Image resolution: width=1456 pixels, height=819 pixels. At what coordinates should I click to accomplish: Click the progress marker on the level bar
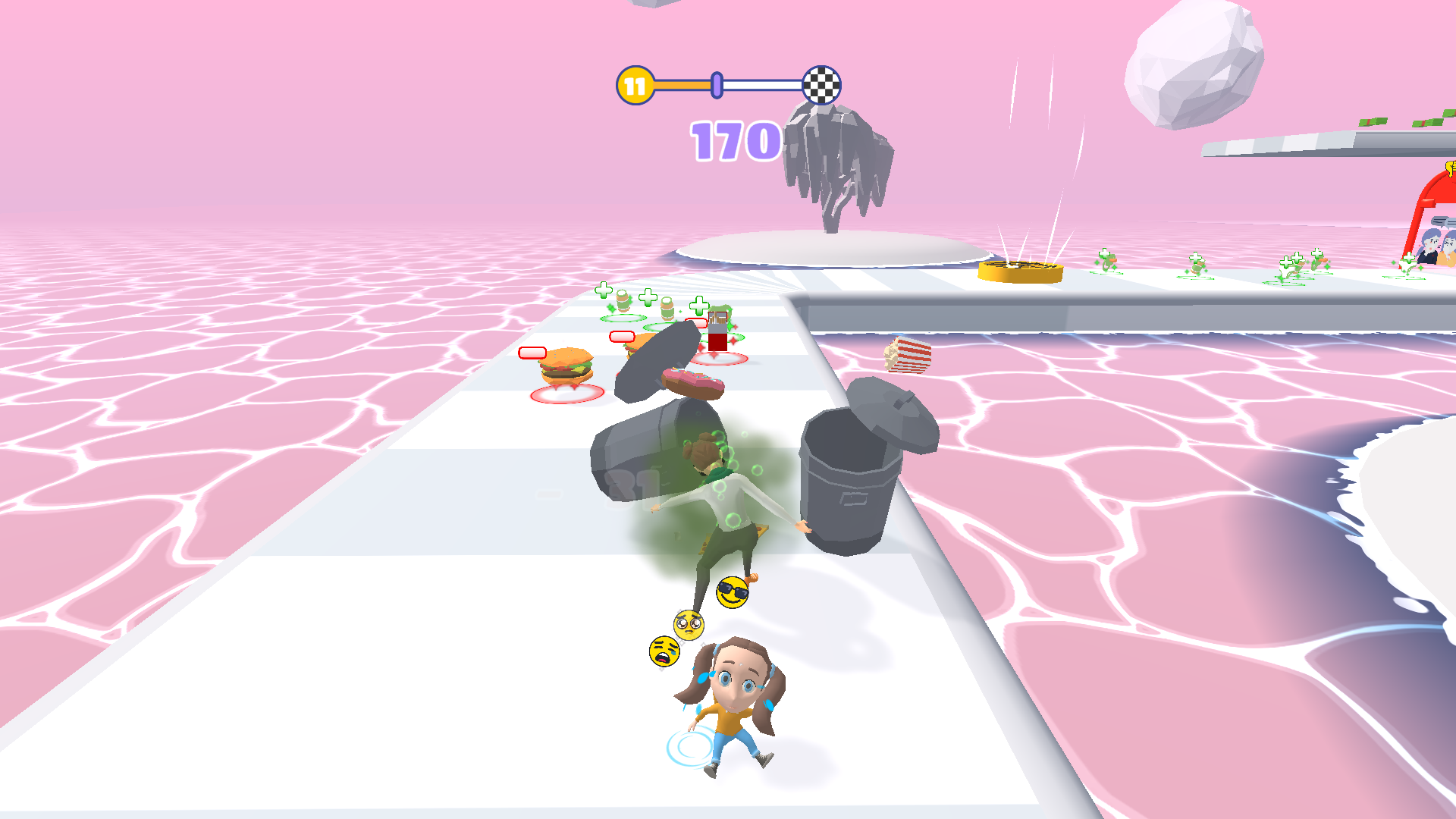tap(716, 85)
